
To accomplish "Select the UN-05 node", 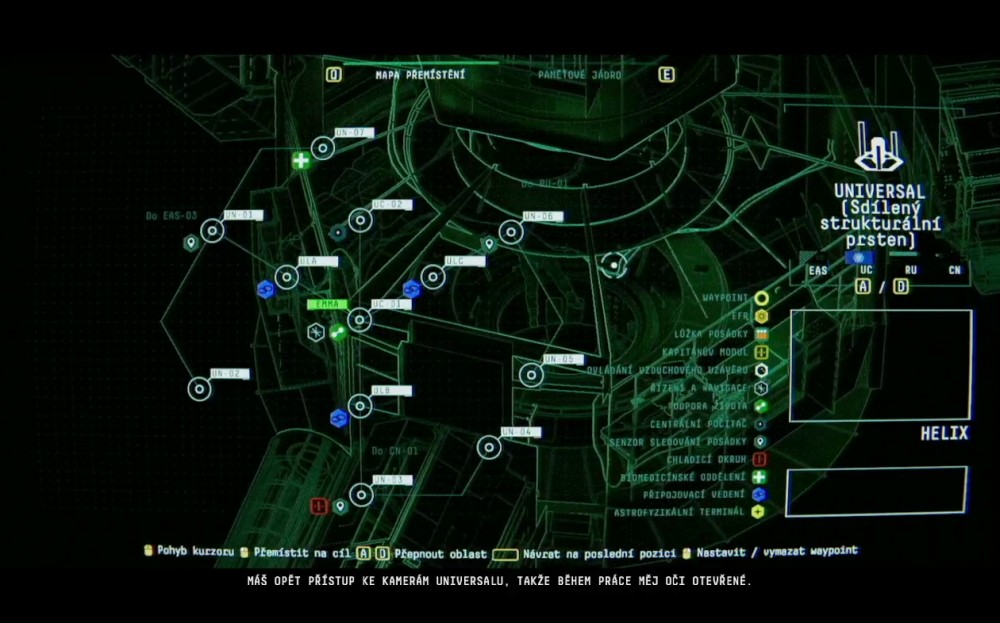I will tap(532, 375).
